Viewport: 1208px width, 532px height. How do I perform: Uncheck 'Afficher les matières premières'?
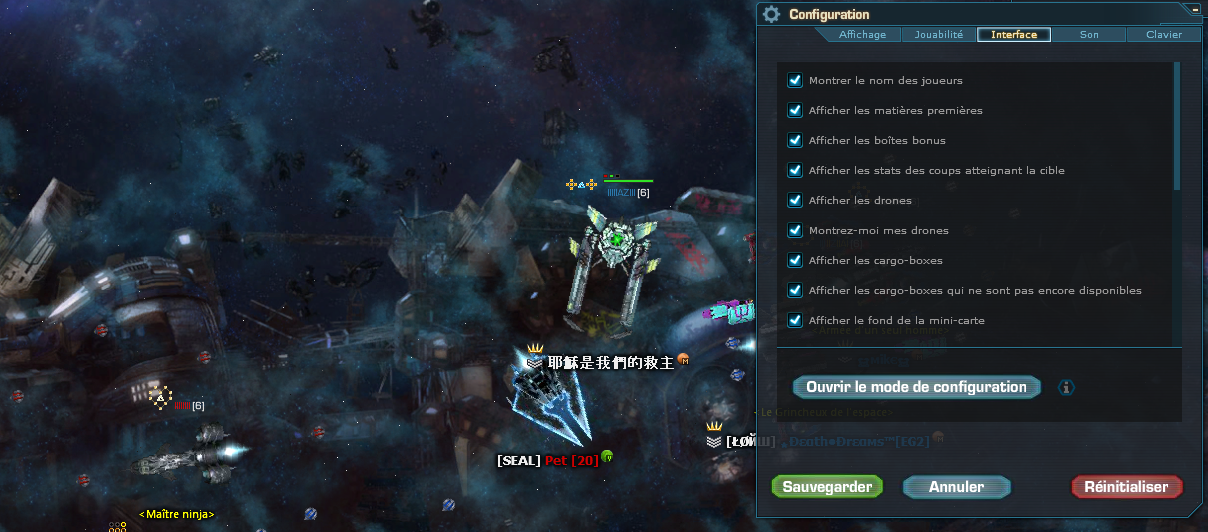click(796, 110)
